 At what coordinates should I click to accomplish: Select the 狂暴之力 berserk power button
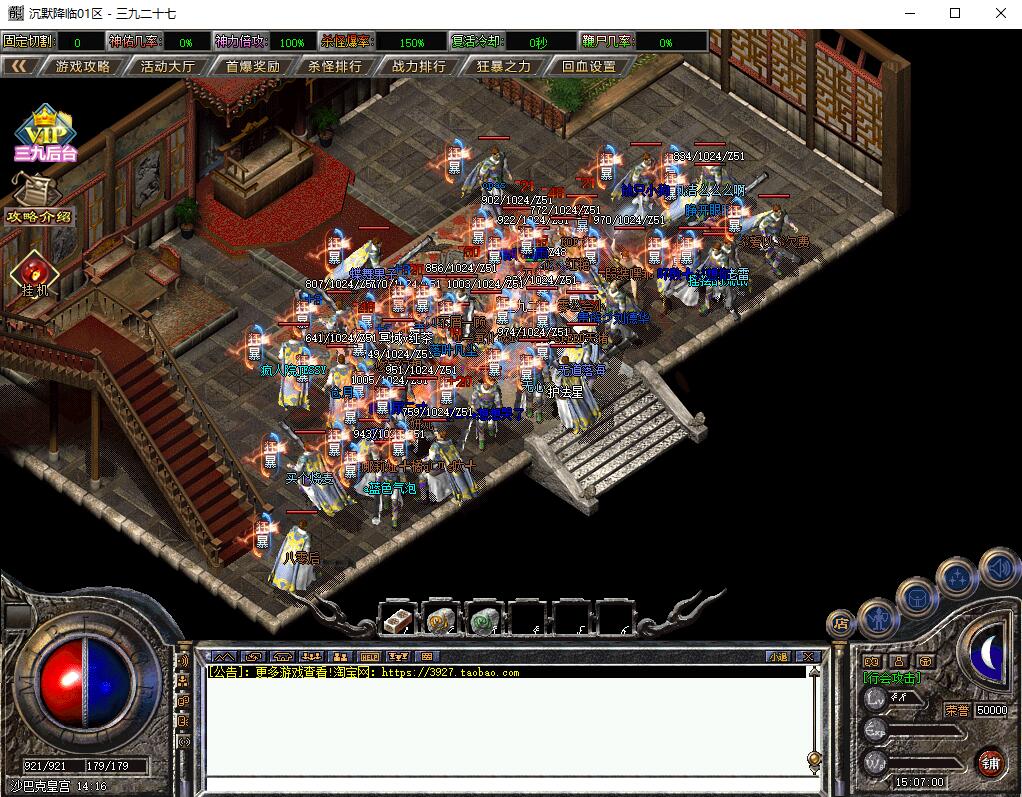click(x=504, y=66)
